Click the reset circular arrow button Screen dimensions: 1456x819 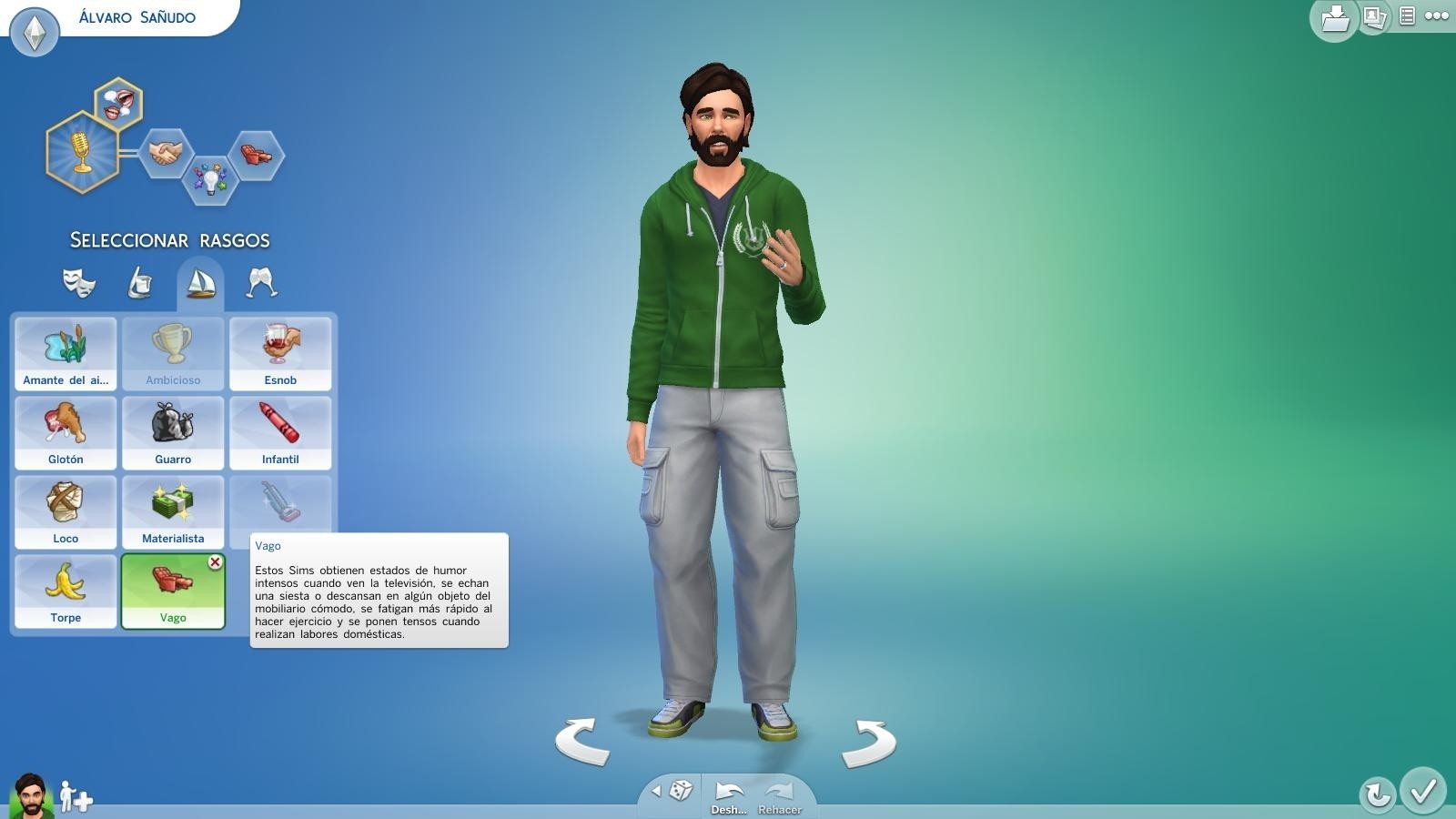tap(1376, 794)
